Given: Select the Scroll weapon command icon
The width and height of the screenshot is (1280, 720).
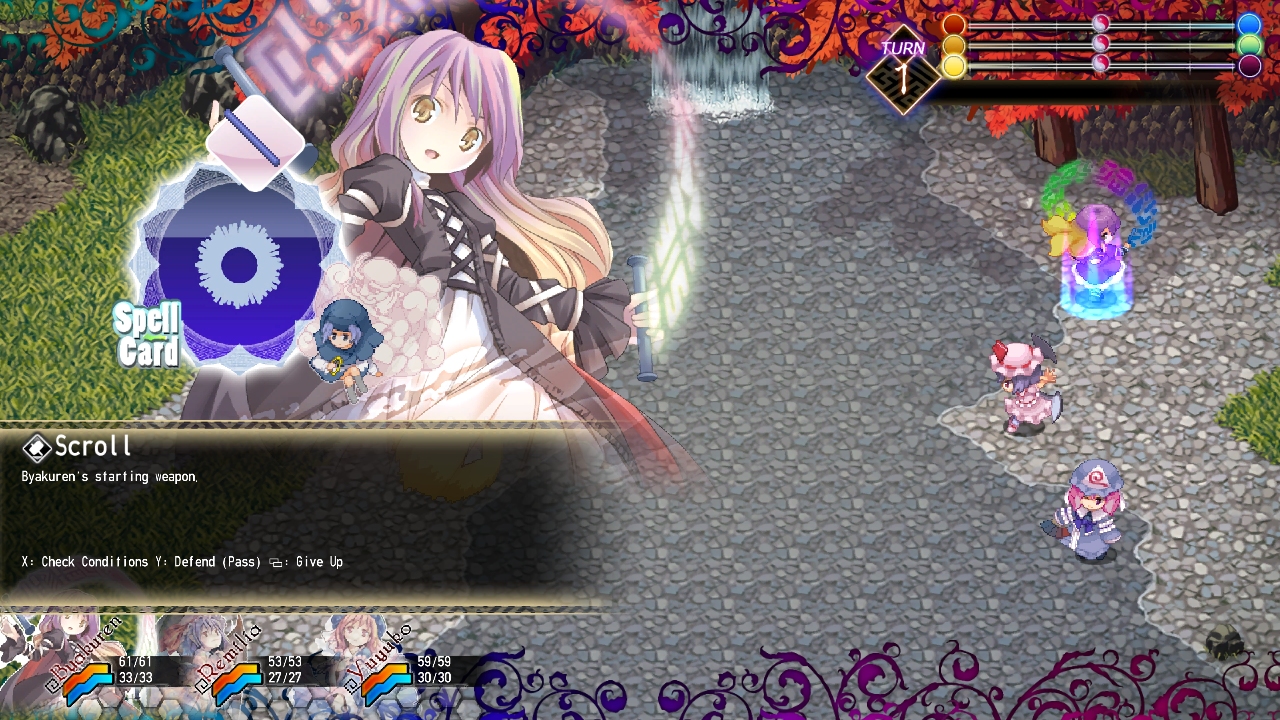Looking at the screenshot, I should coord(255,141).
